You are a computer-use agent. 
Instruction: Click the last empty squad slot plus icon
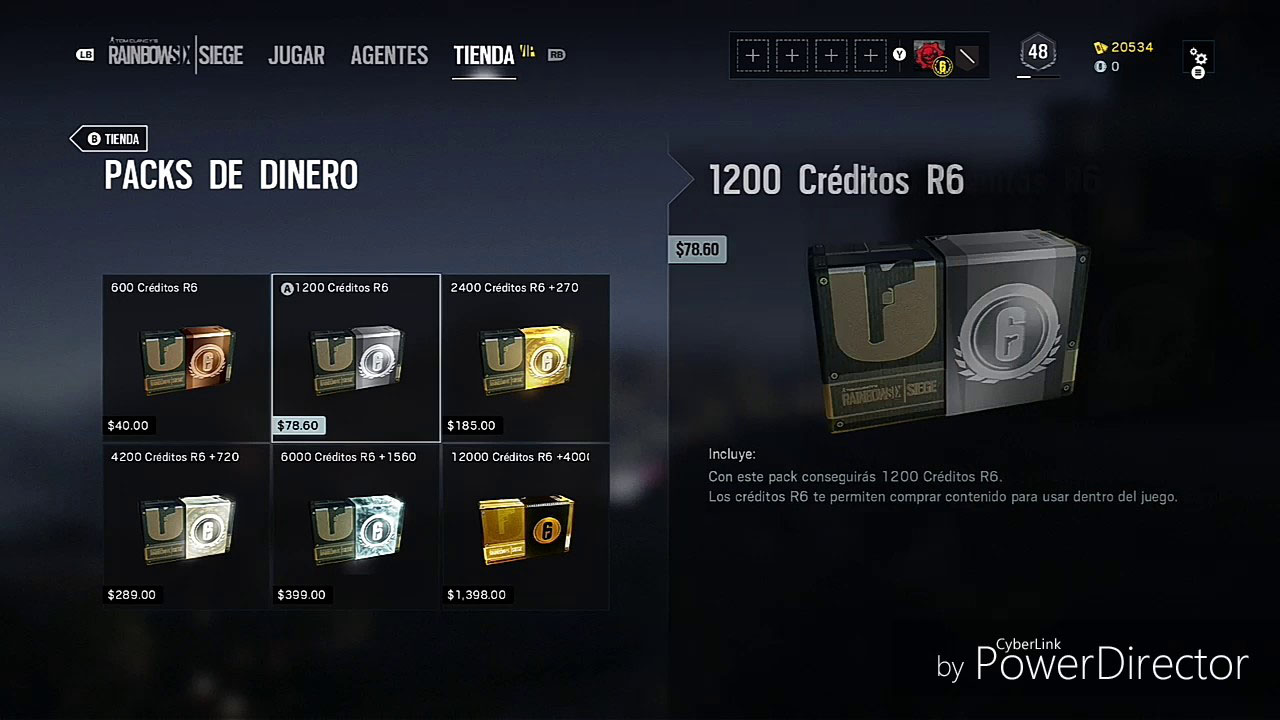tap(869, 55)
